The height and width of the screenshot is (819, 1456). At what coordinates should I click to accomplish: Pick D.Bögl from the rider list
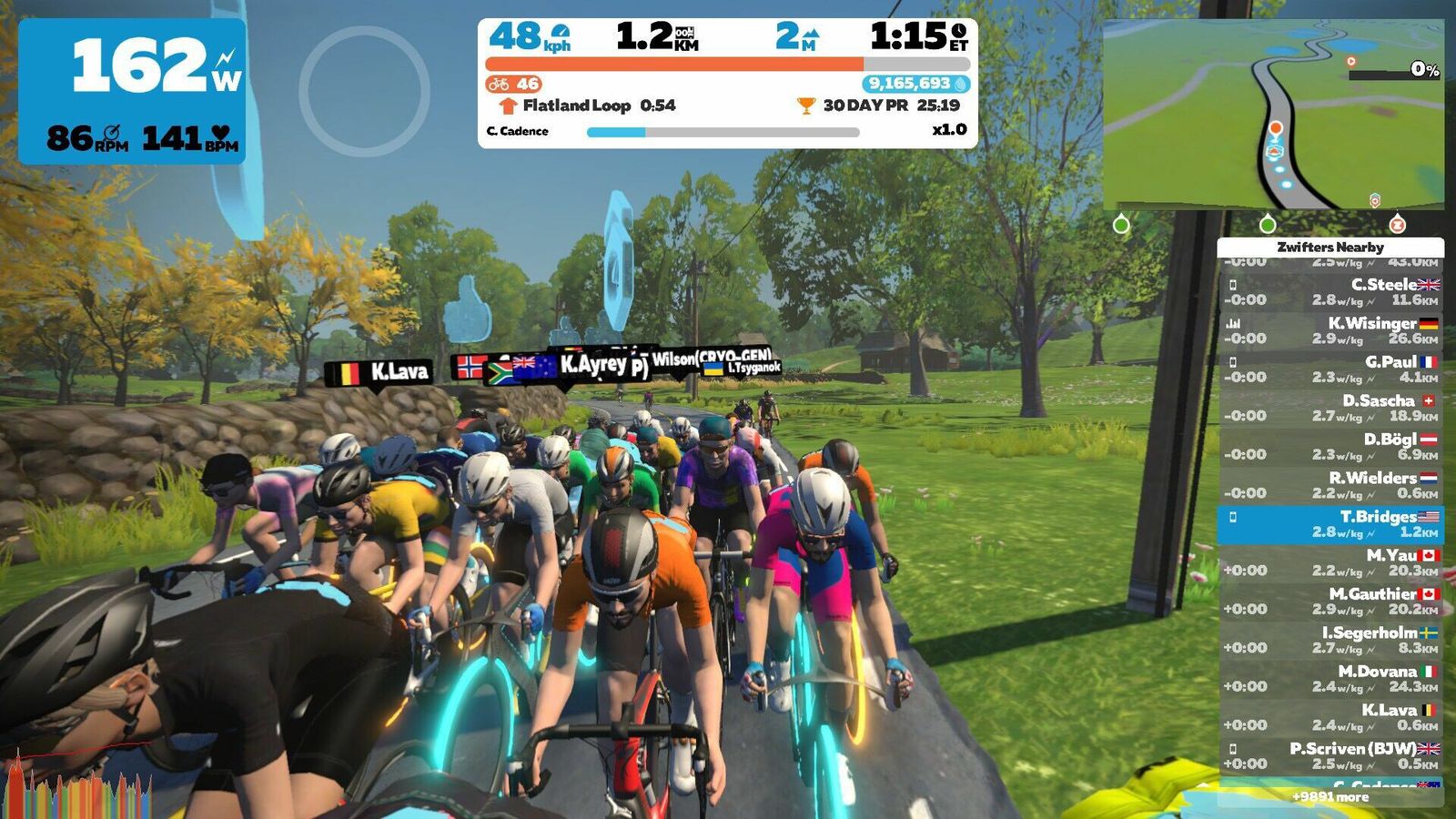click(1330, 447)
